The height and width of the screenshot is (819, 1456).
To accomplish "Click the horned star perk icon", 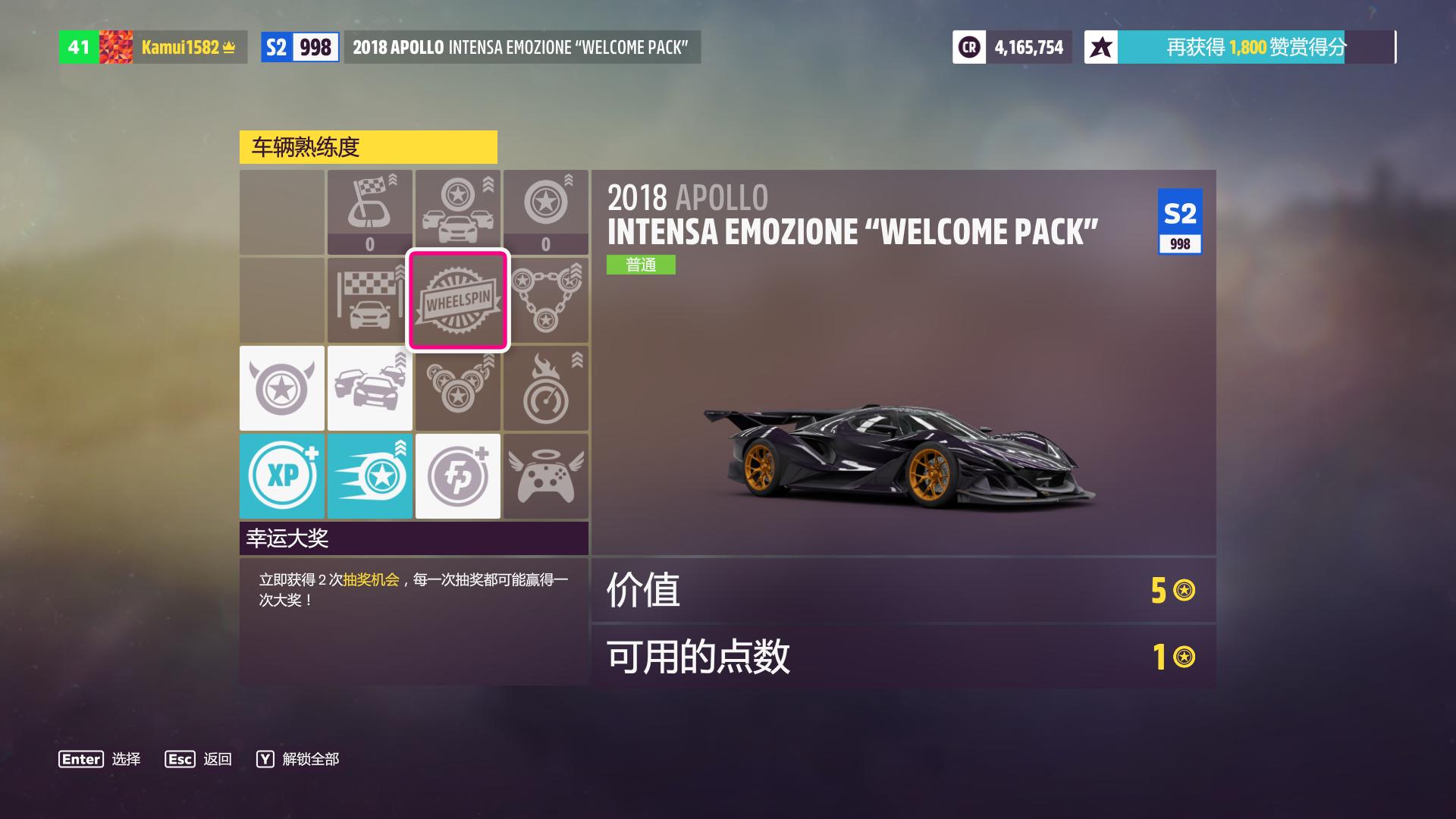I will click(x=281, y=388).
